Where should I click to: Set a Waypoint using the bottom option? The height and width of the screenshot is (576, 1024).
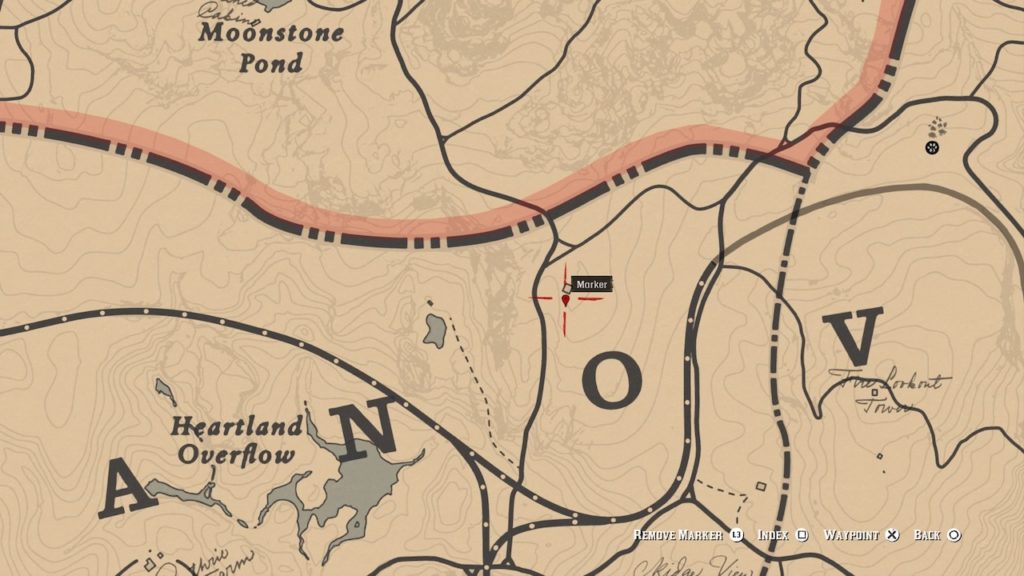[x=861, y=536]
